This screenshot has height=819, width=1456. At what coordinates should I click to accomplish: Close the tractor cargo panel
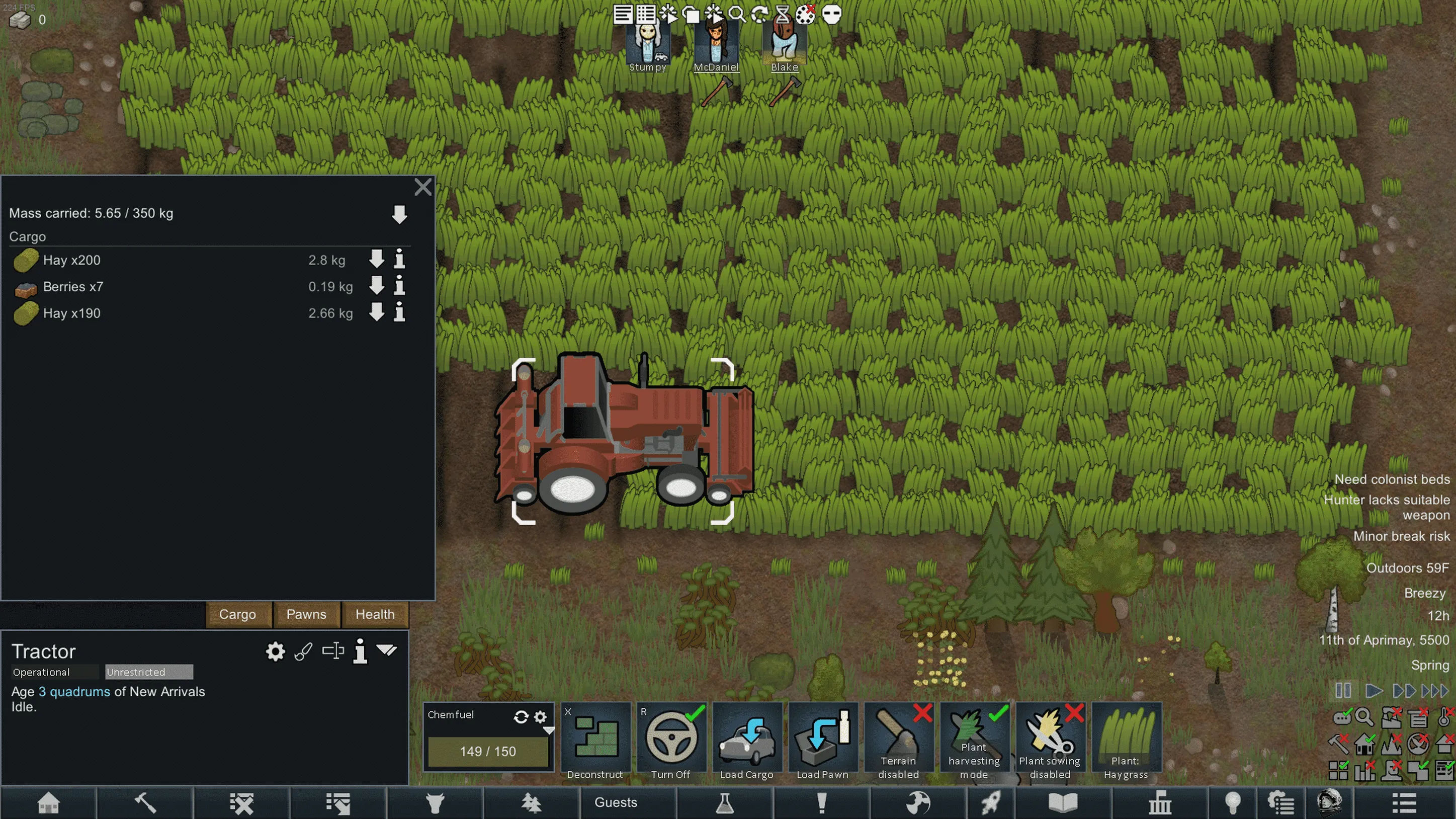pyautogui.click(x=423, y=187)
